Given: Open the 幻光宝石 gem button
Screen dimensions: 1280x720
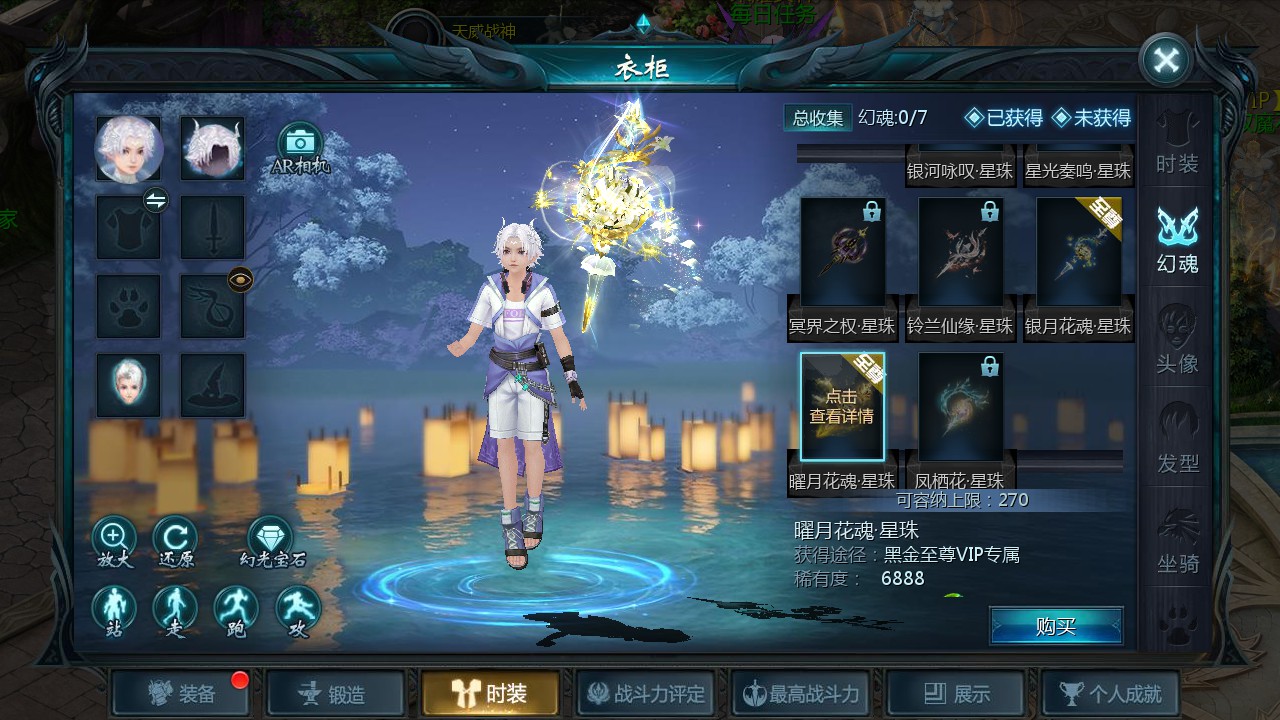Looking at the screenshot, I should click(270, 543).
